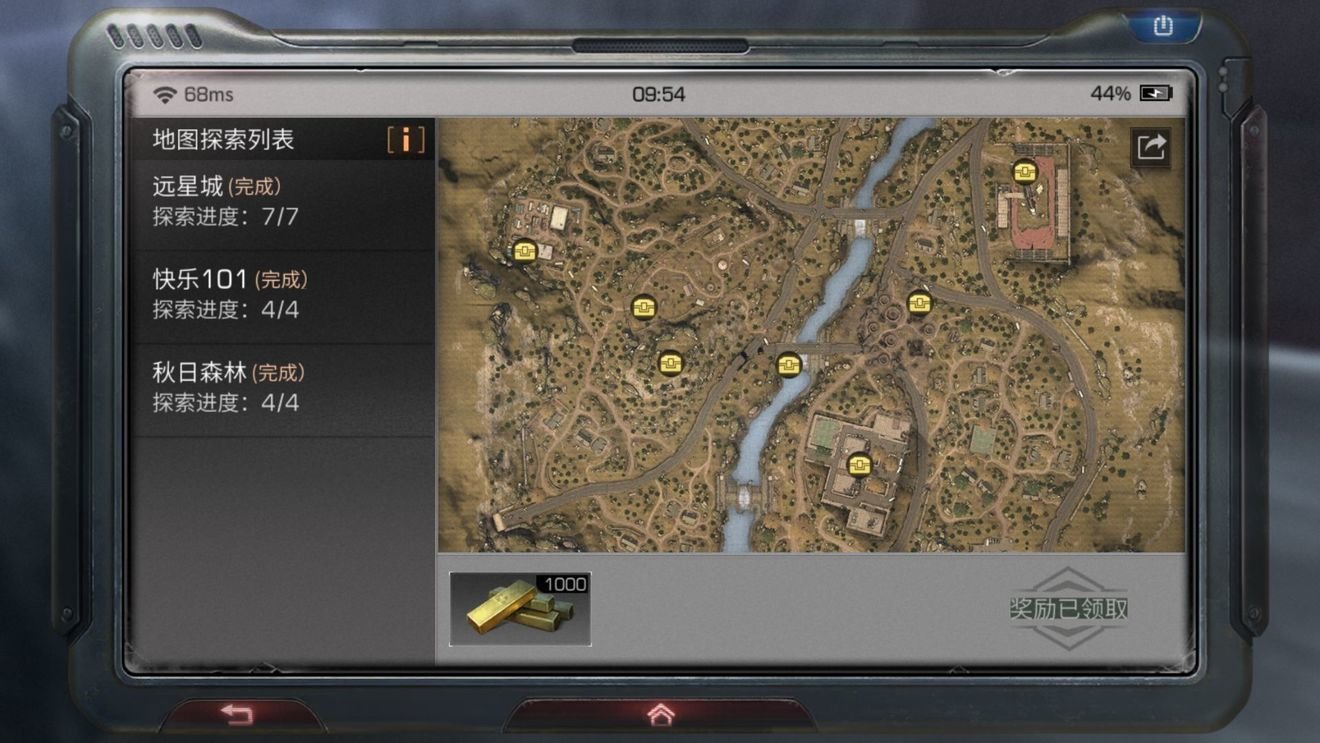The width and height of the screenshot is (1320, 743).
Task: Go back with the red return arrow
Action: click(237, 714)
